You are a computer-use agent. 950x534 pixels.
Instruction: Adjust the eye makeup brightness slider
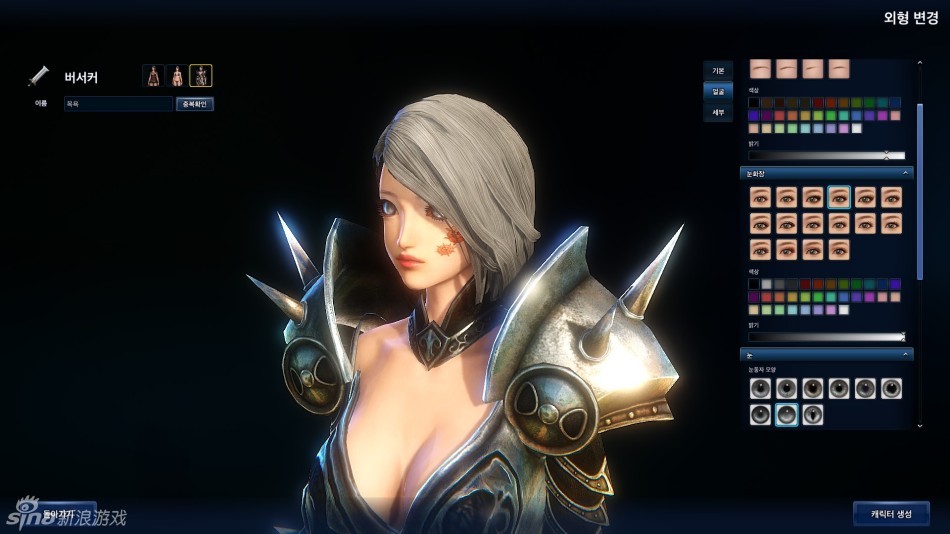pyautogui.click(x=827, y=337)
